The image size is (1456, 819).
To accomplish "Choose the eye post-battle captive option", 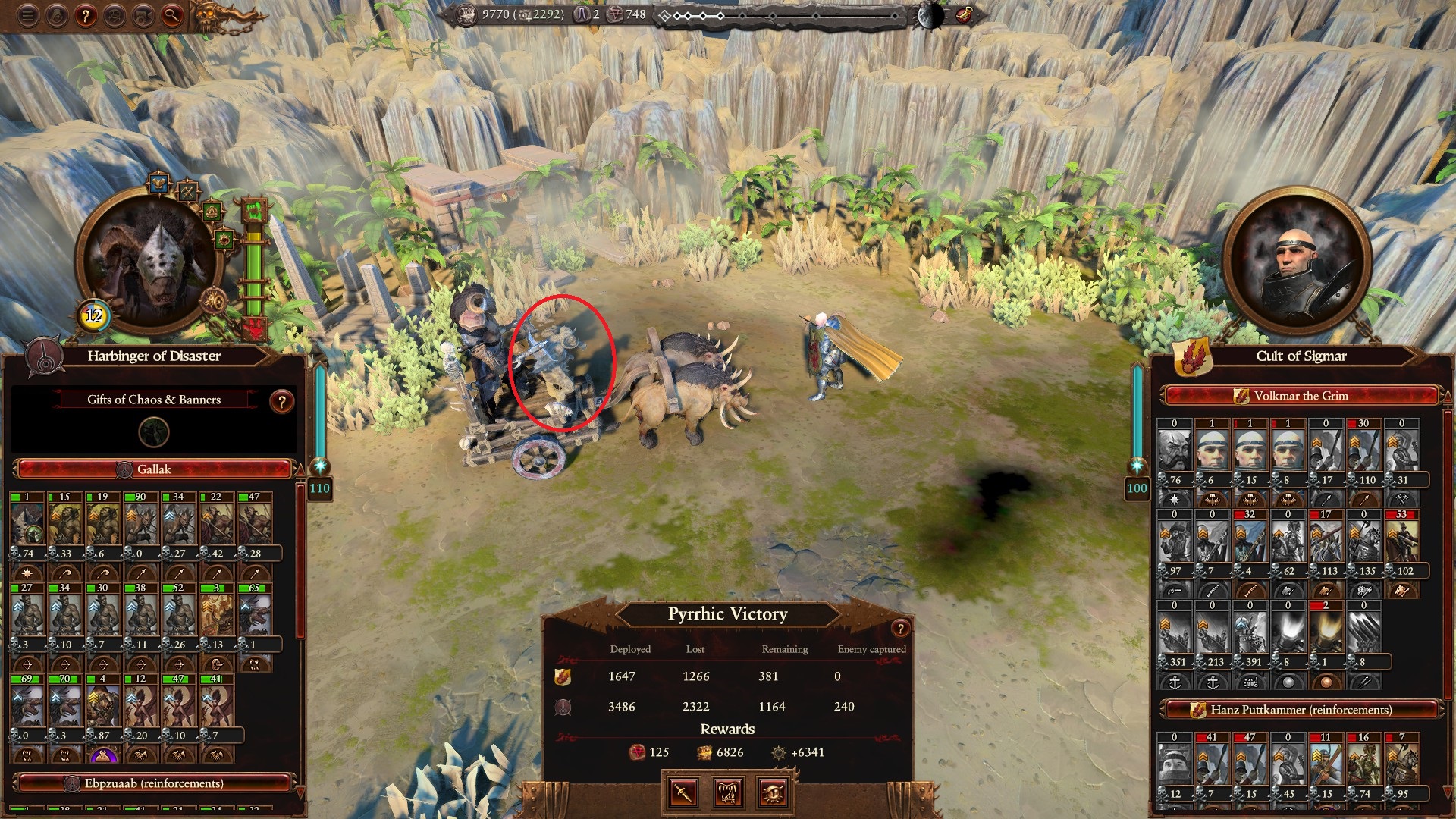I will click(773, 792).
